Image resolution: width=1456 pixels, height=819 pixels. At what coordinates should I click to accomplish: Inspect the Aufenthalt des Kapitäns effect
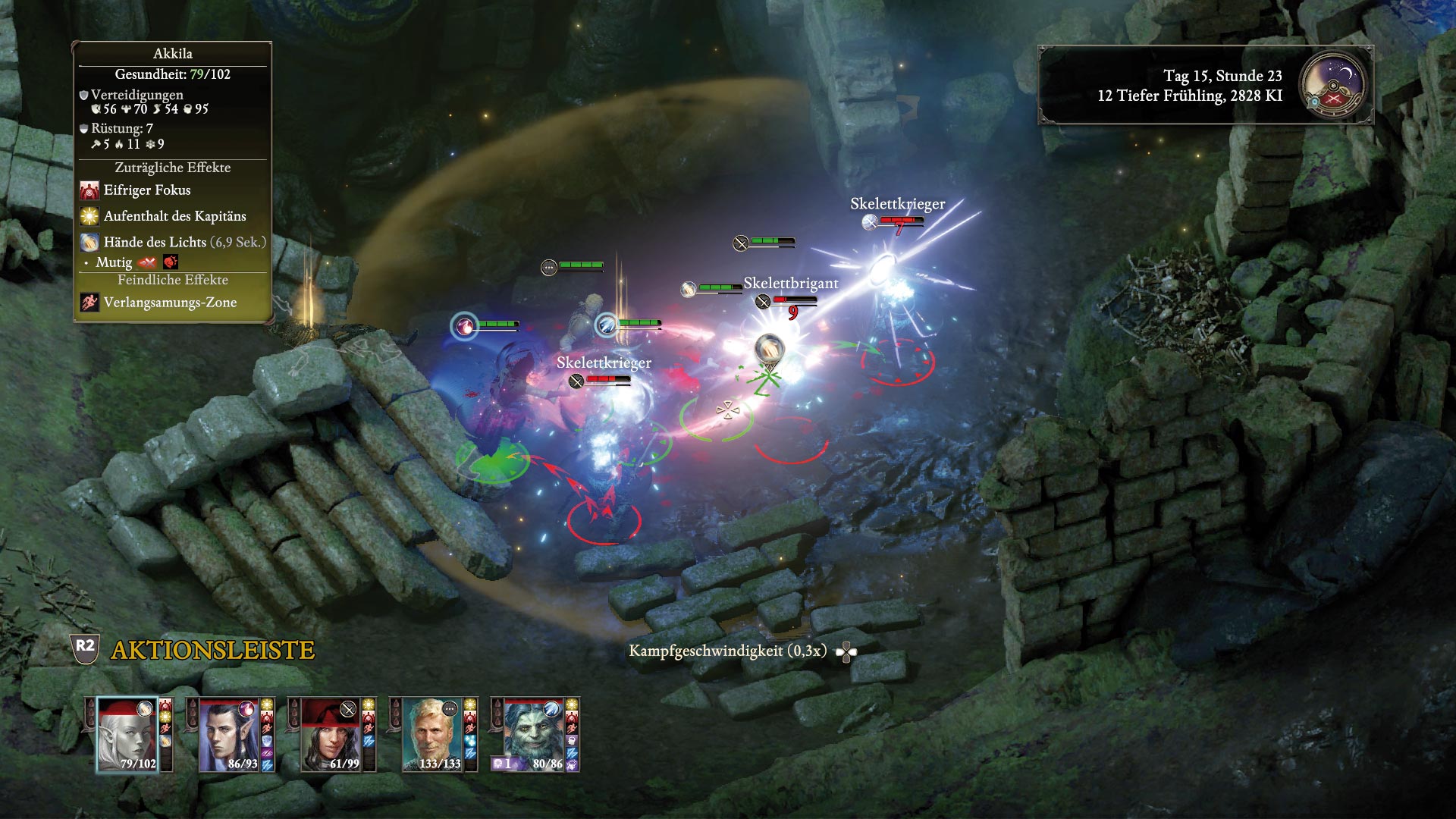coord(174,216)
